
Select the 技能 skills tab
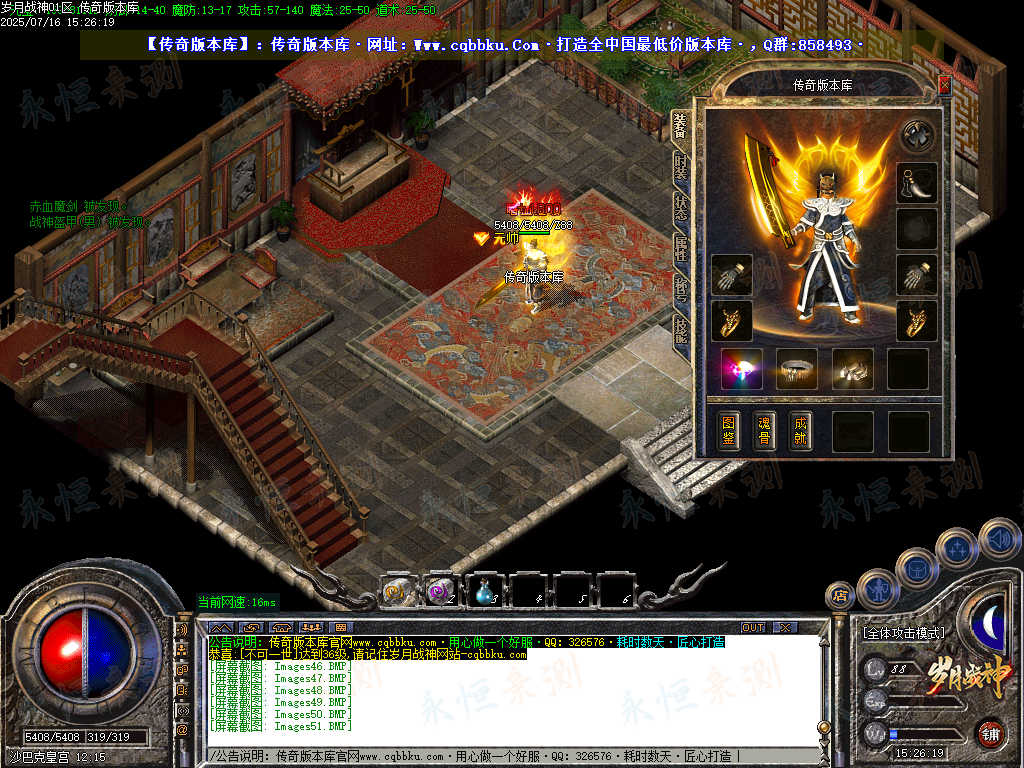681,331
